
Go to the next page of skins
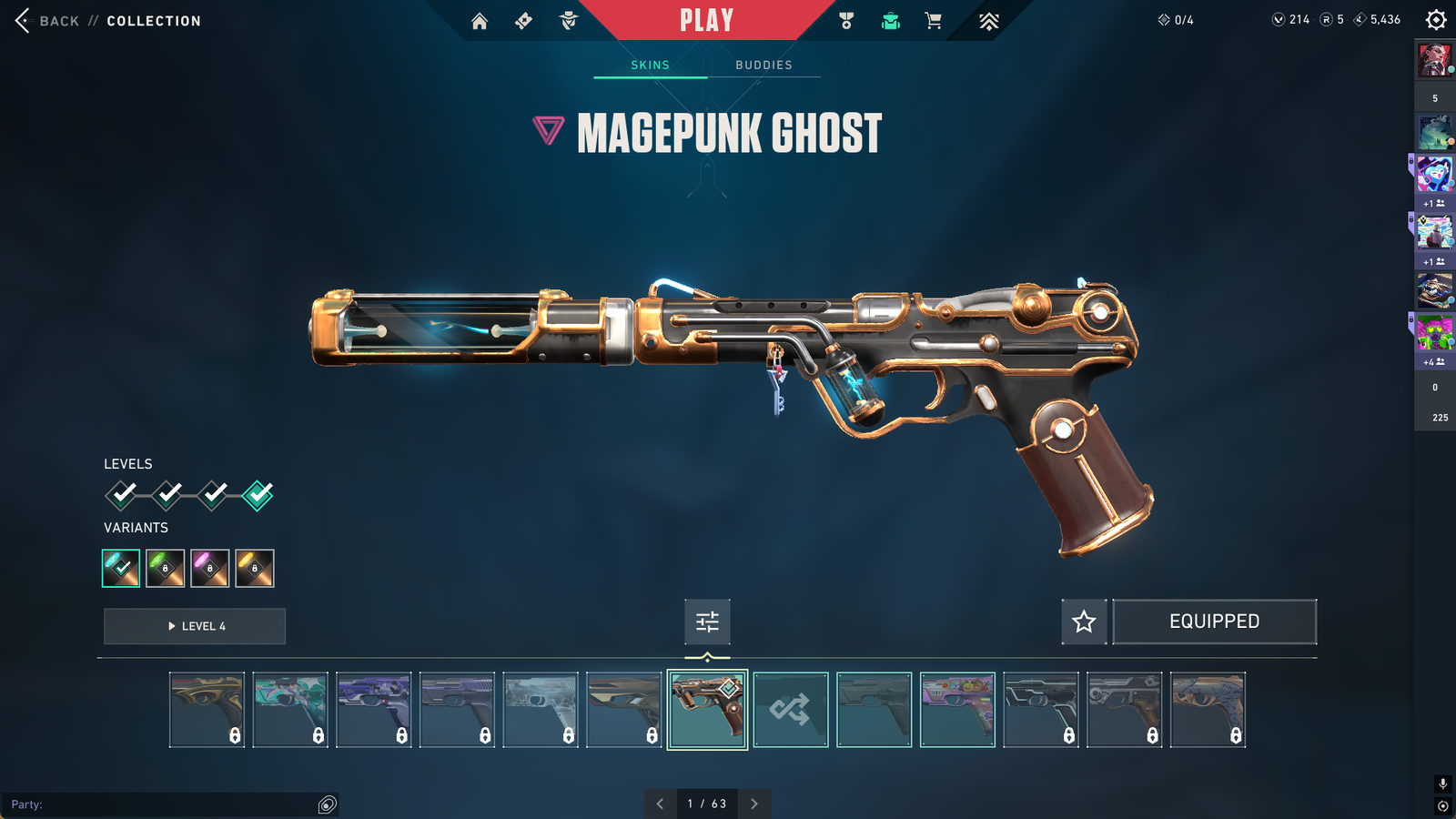tap(754, 804)
